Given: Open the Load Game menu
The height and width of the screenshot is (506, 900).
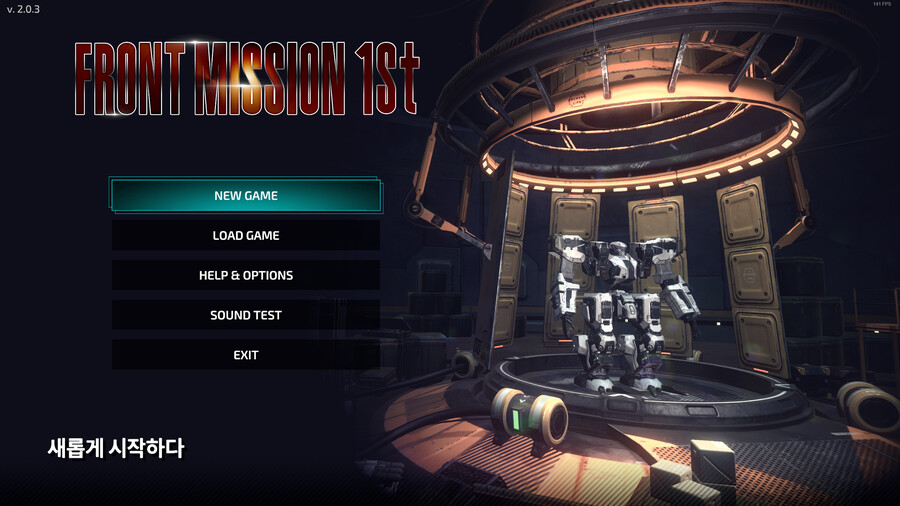Looking at the screenshot, I should point(246,236).
